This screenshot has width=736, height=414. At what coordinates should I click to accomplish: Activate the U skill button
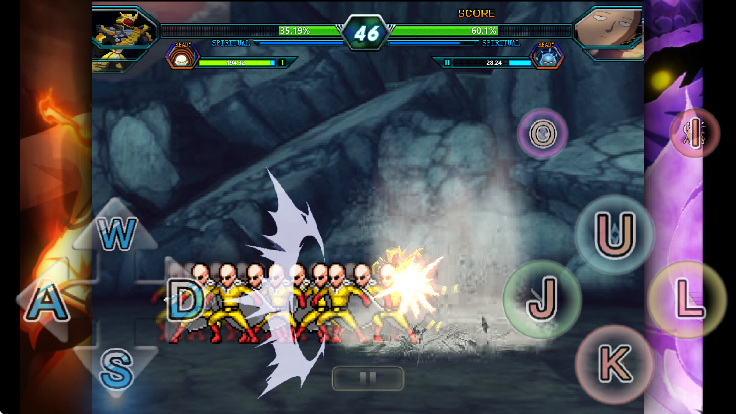click(612, 235)
